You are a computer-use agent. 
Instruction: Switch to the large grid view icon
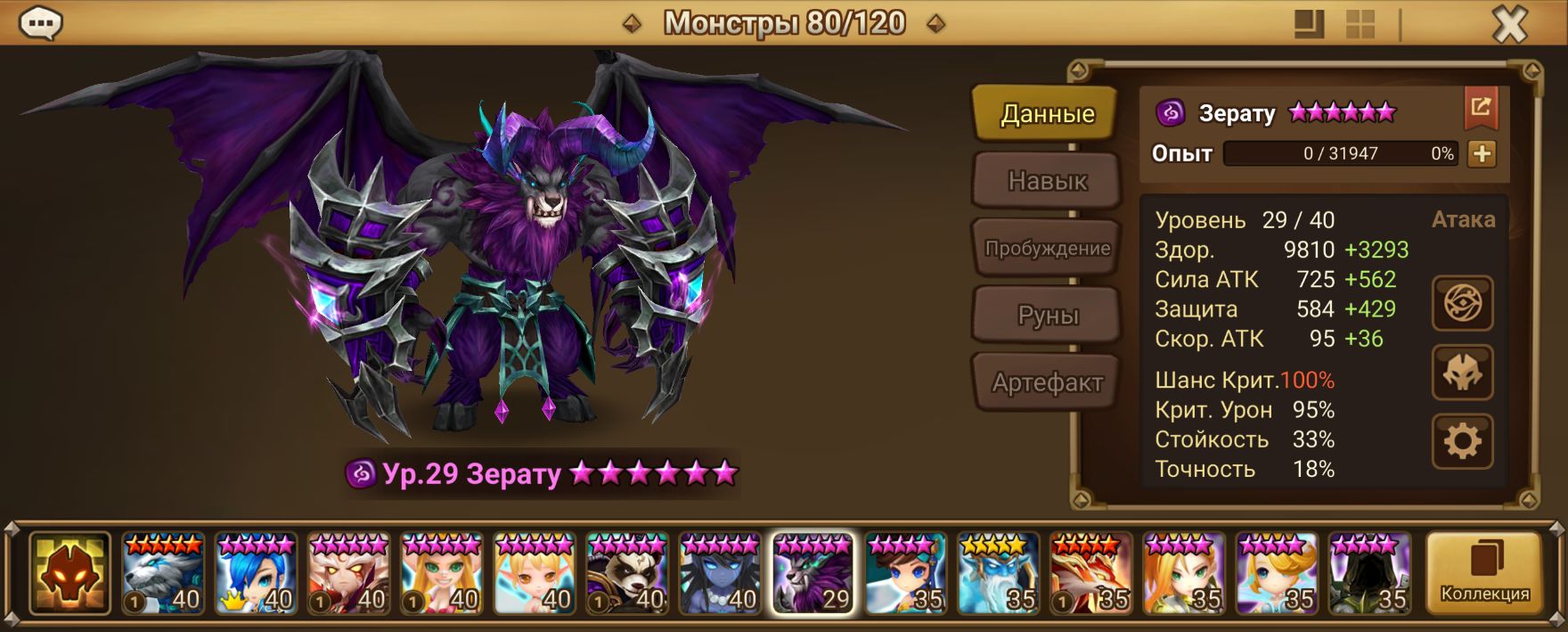pos(1360,25)
